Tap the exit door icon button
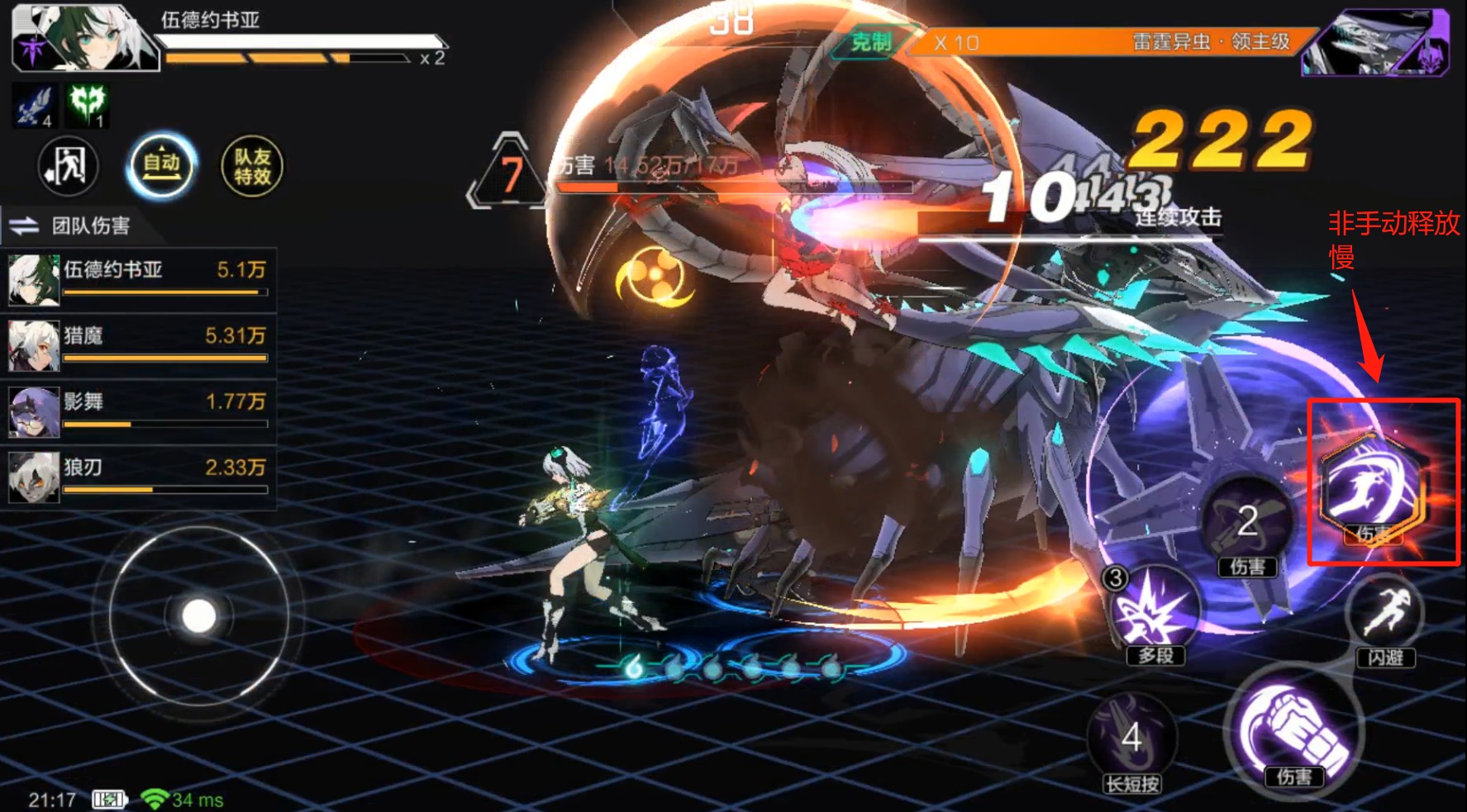This screenshot has width=1467, height=812. (x=68, y=166)
